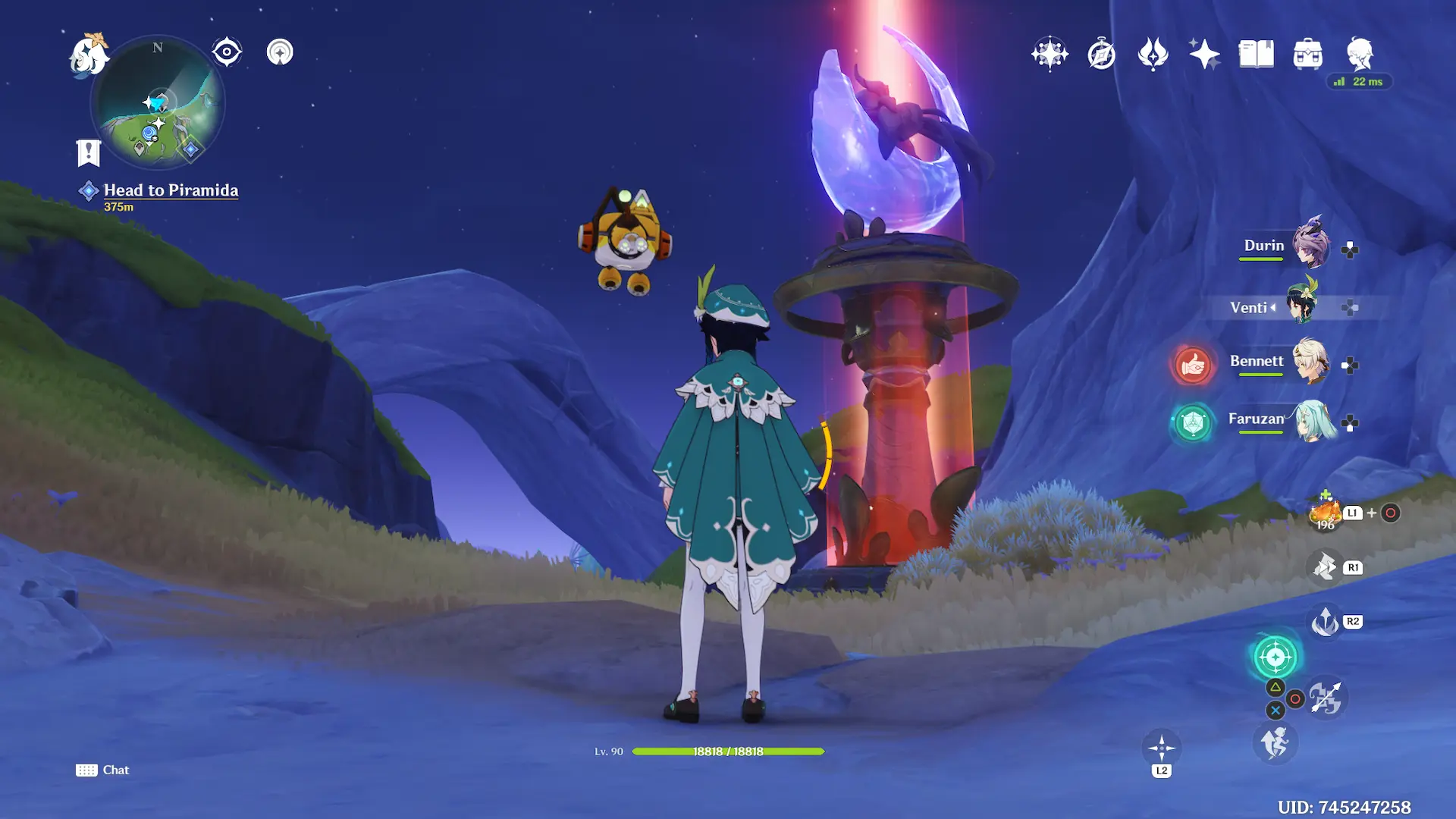Click the large sparkle star icon
This screenshot has height=819, width=1456.
[x=1204, y=54]
